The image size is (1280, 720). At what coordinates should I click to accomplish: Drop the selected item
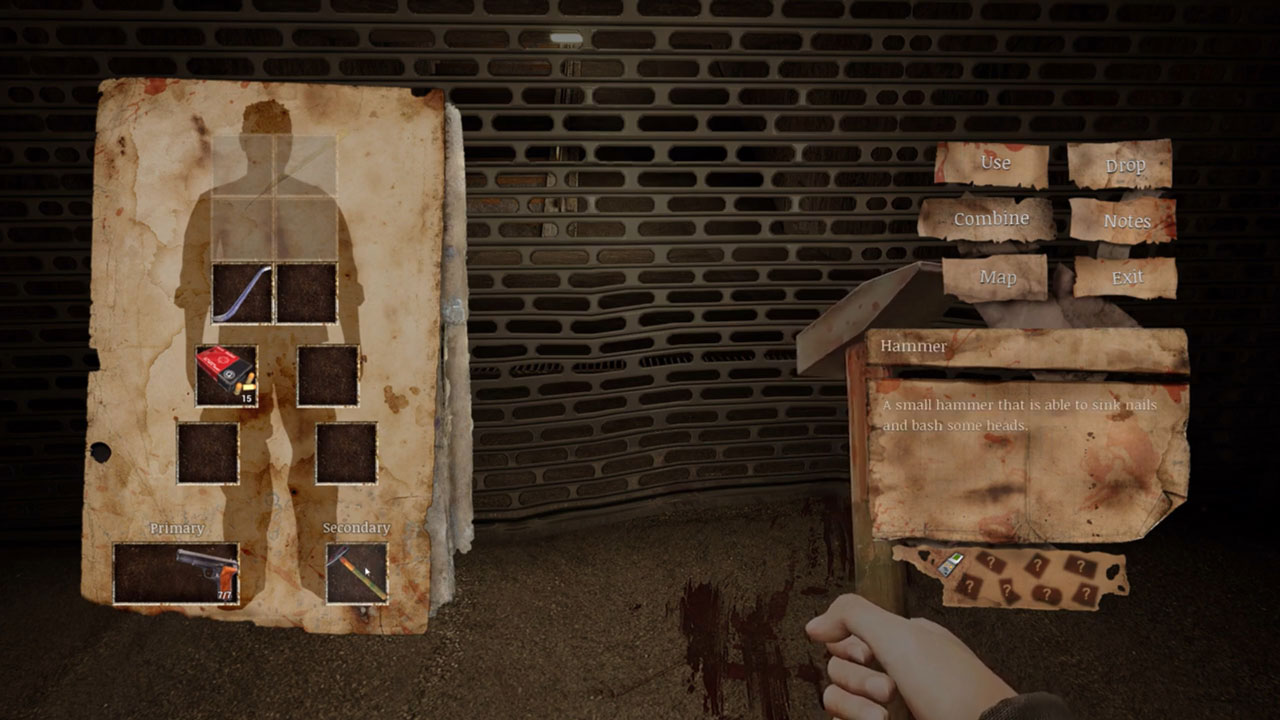click(1123, 166)
